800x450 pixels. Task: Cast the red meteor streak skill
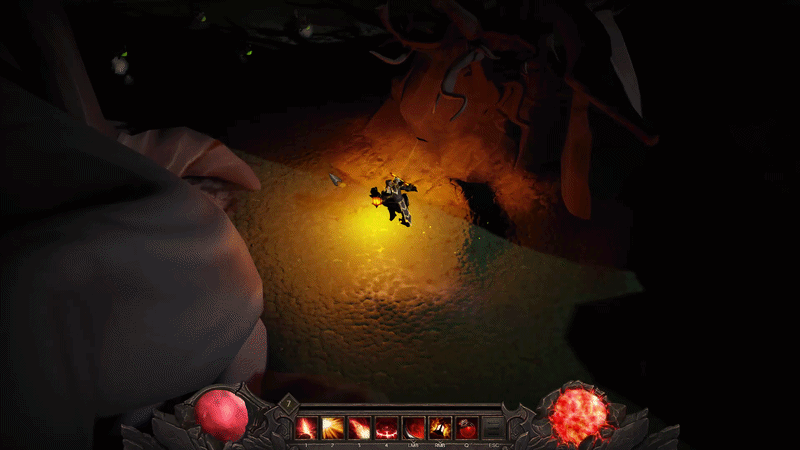pos(360,427)
